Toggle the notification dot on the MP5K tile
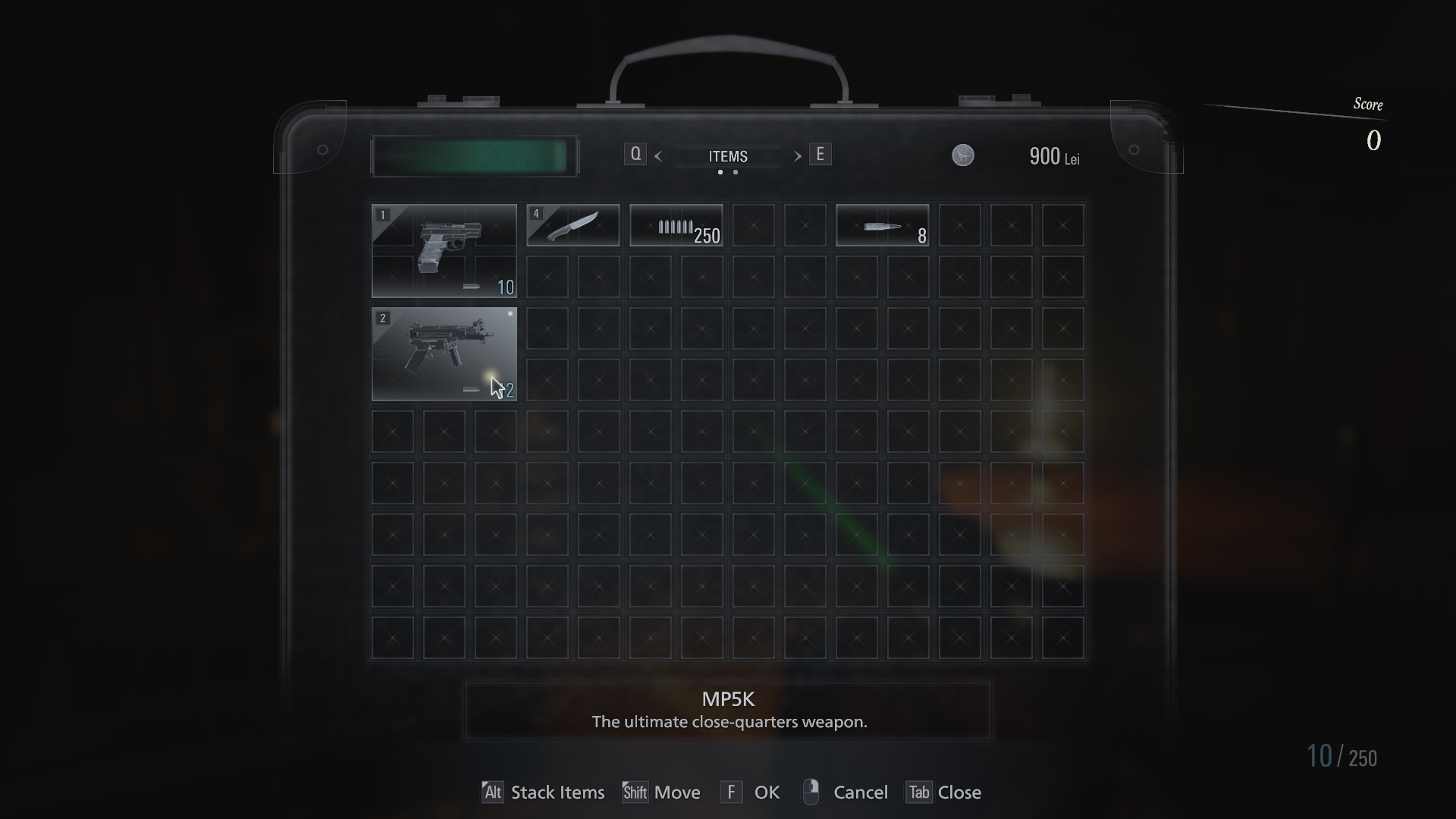 click(x=510, y=314)
